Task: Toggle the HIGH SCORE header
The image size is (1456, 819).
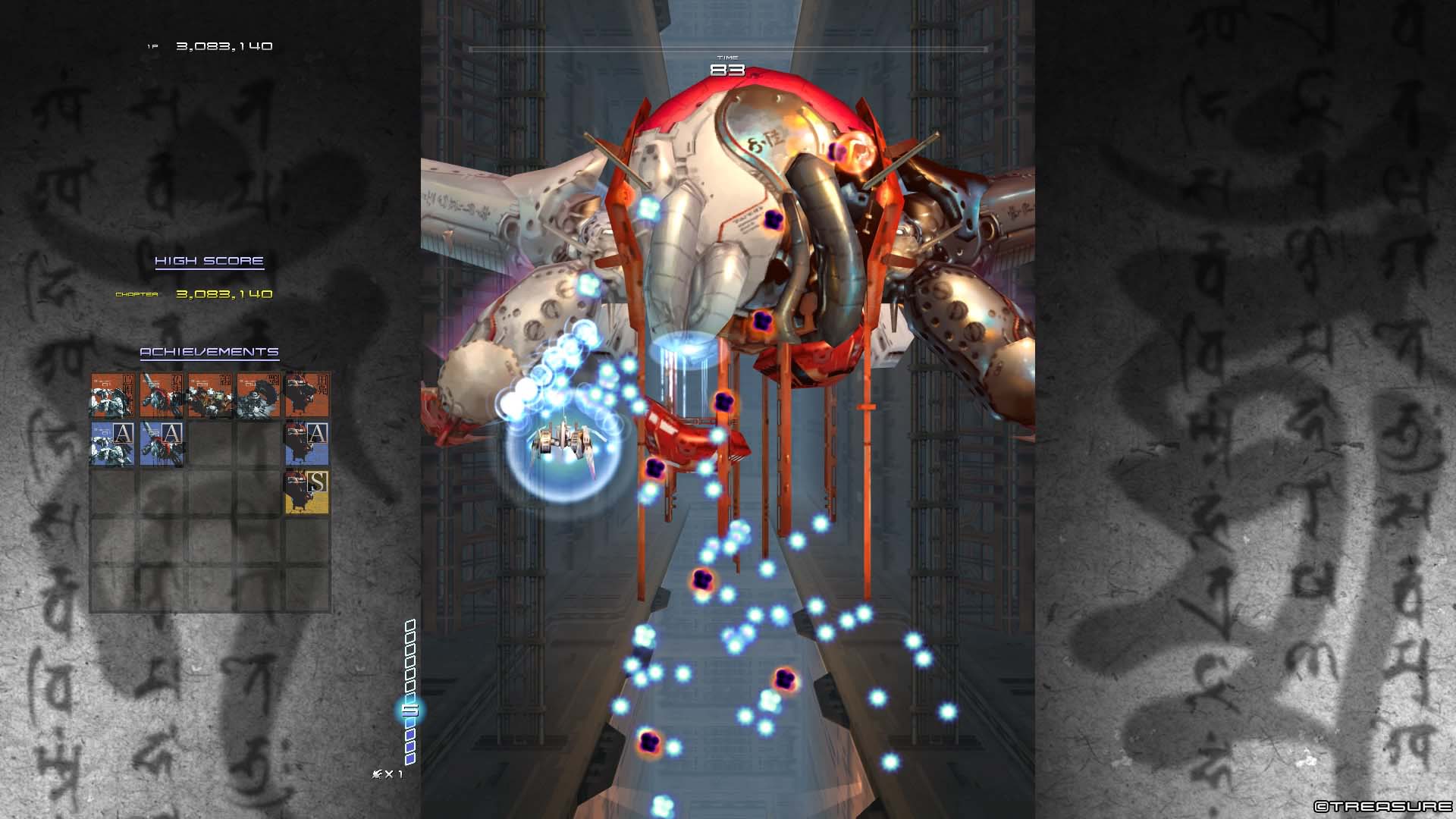Action: click(x=208, y=260)
